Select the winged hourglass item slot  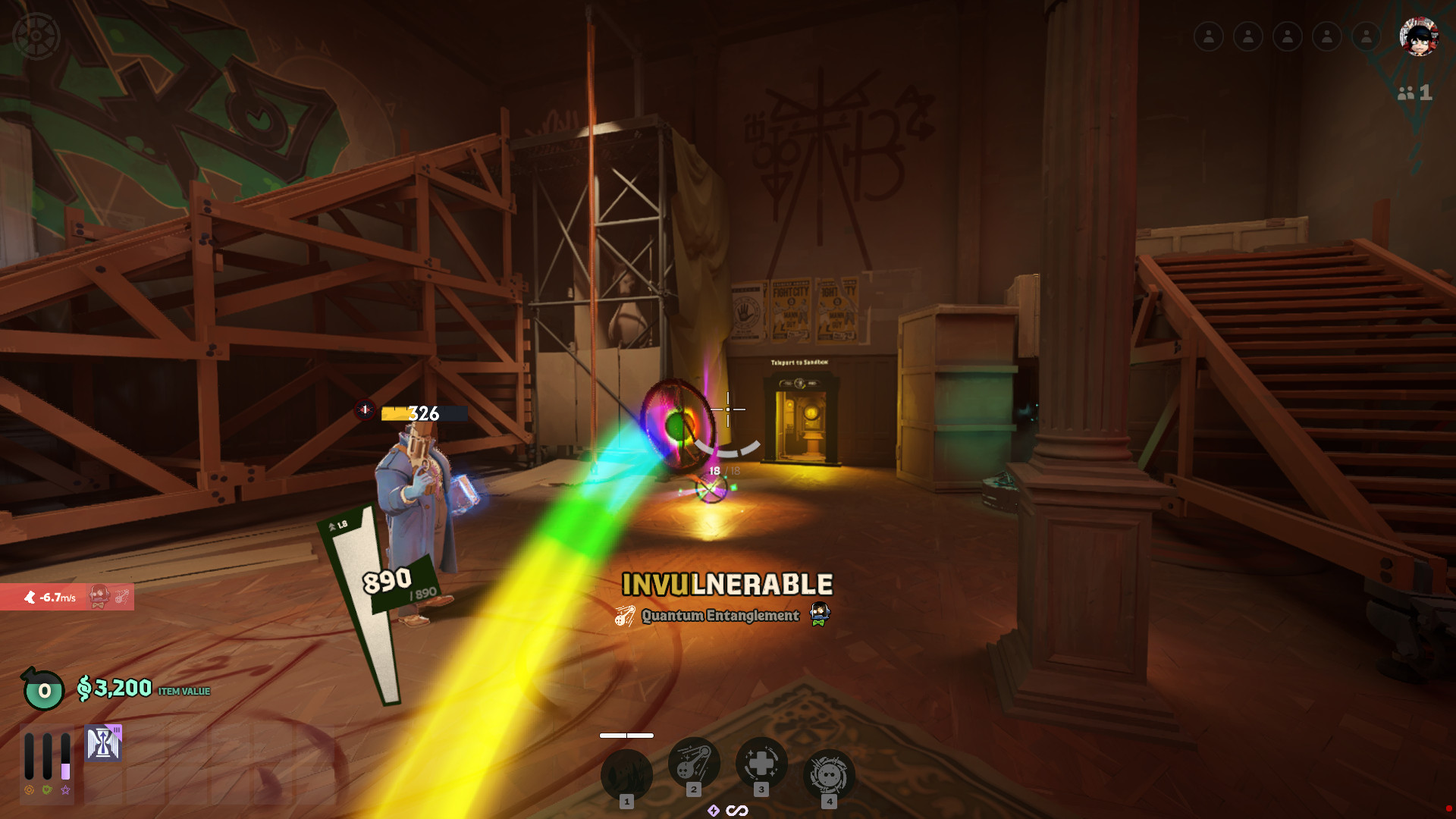(x=103, y=743)
